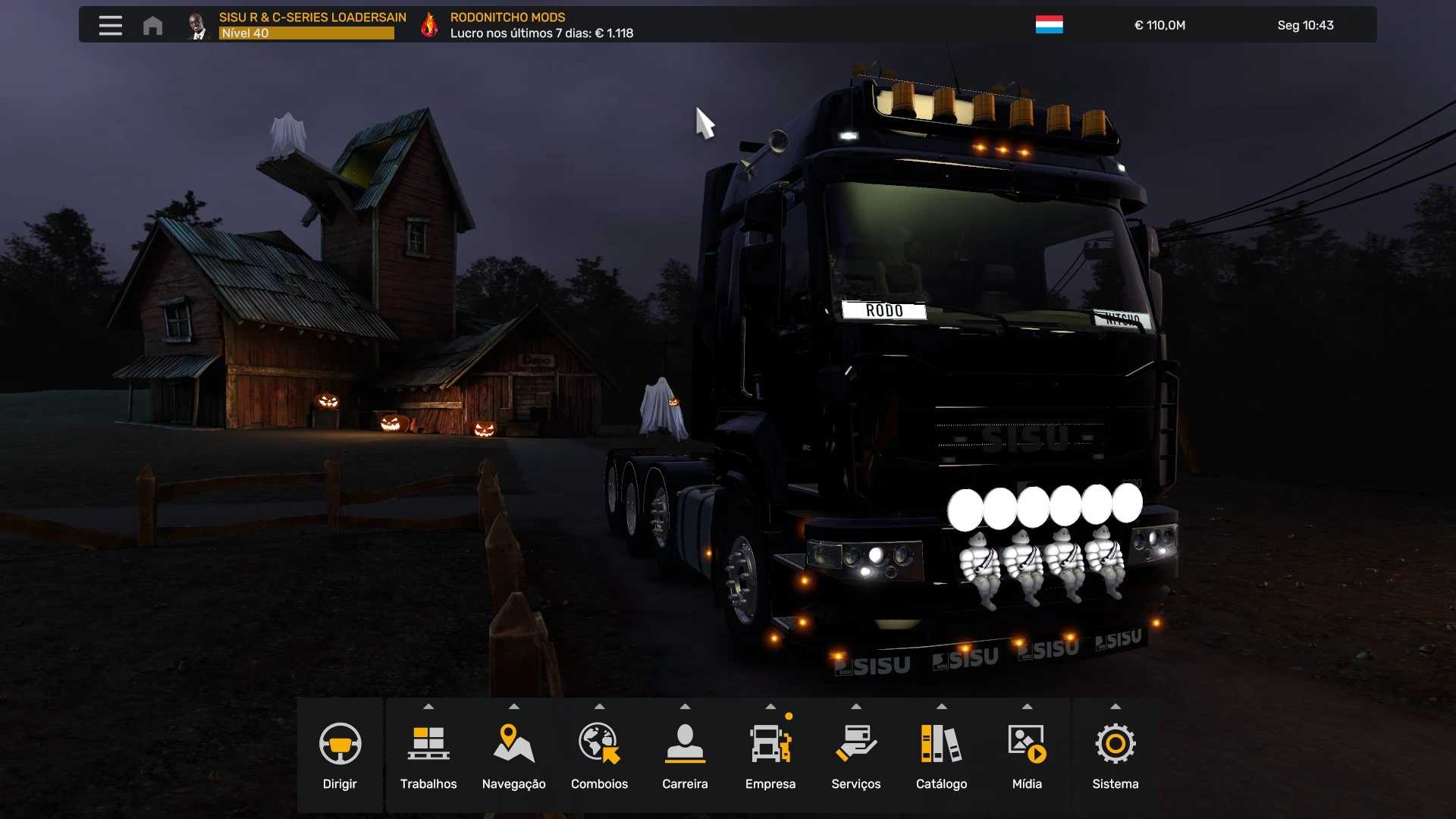Select the Dirigir steering wheel button
The image size is (1456, 819).
click(x=340, y=755)
